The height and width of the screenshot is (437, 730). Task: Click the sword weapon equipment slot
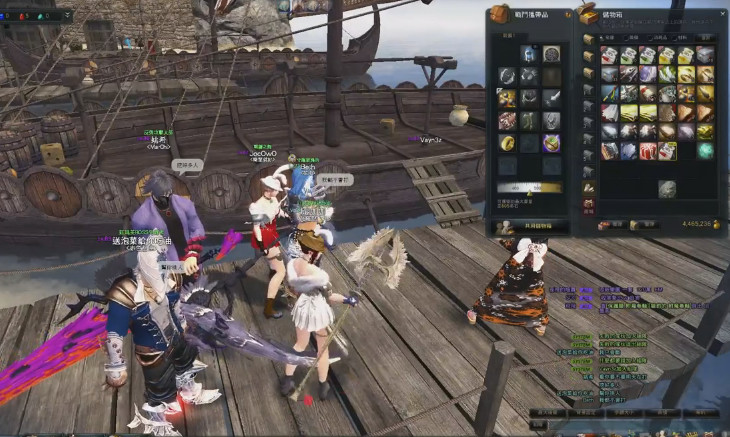551,98
